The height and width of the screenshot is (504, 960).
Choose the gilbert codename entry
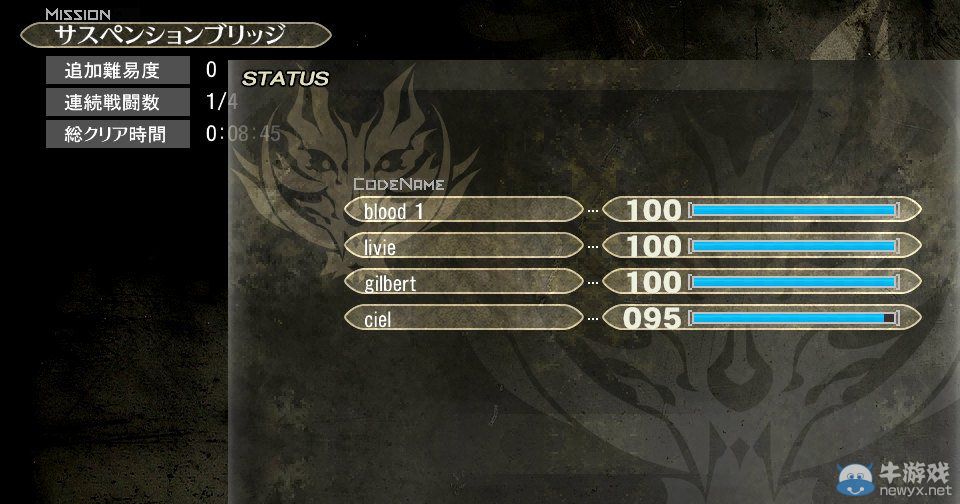point(463,283)
